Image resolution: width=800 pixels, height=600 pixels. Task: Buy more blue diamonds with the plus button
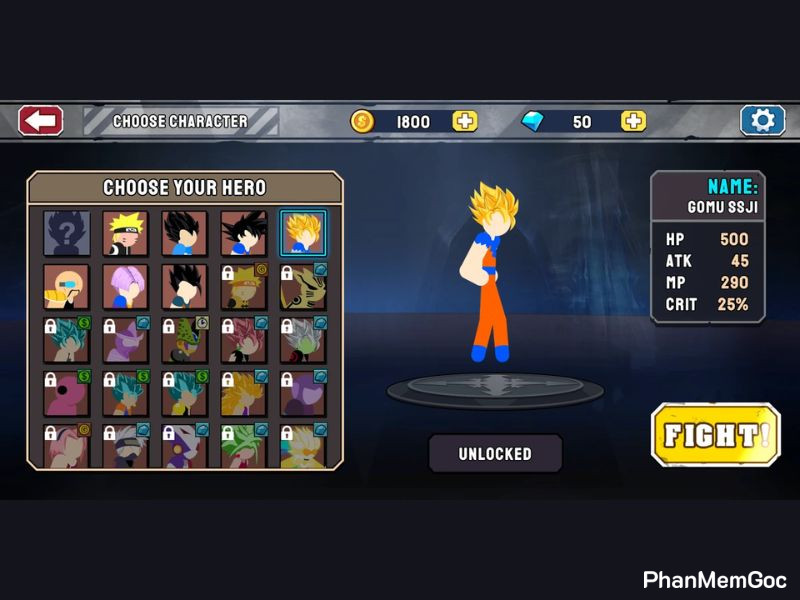[634, 121]
